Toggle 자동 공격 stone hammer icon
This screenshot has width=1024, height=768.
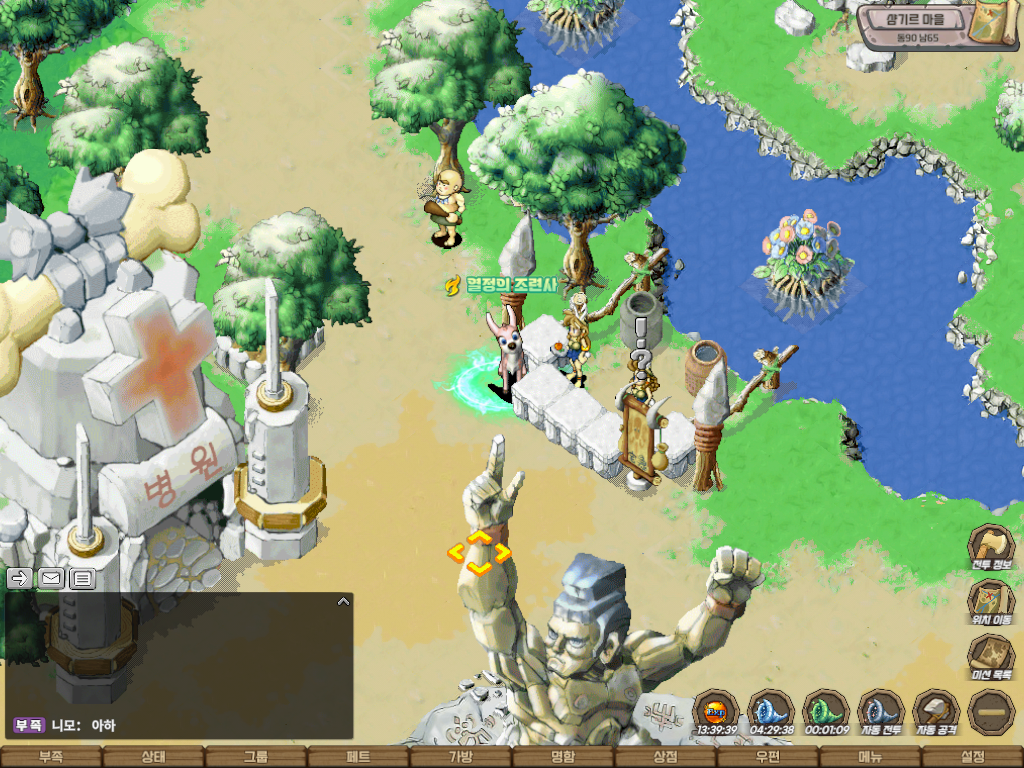coord(936,709)
